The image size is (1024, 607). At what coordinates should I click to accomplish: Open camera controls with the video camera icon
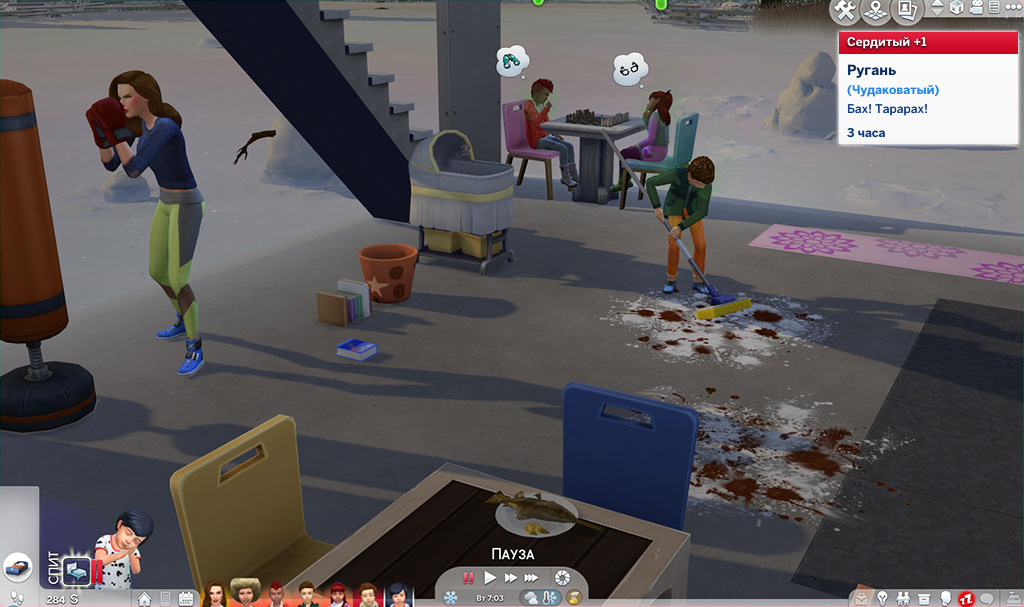976,8
